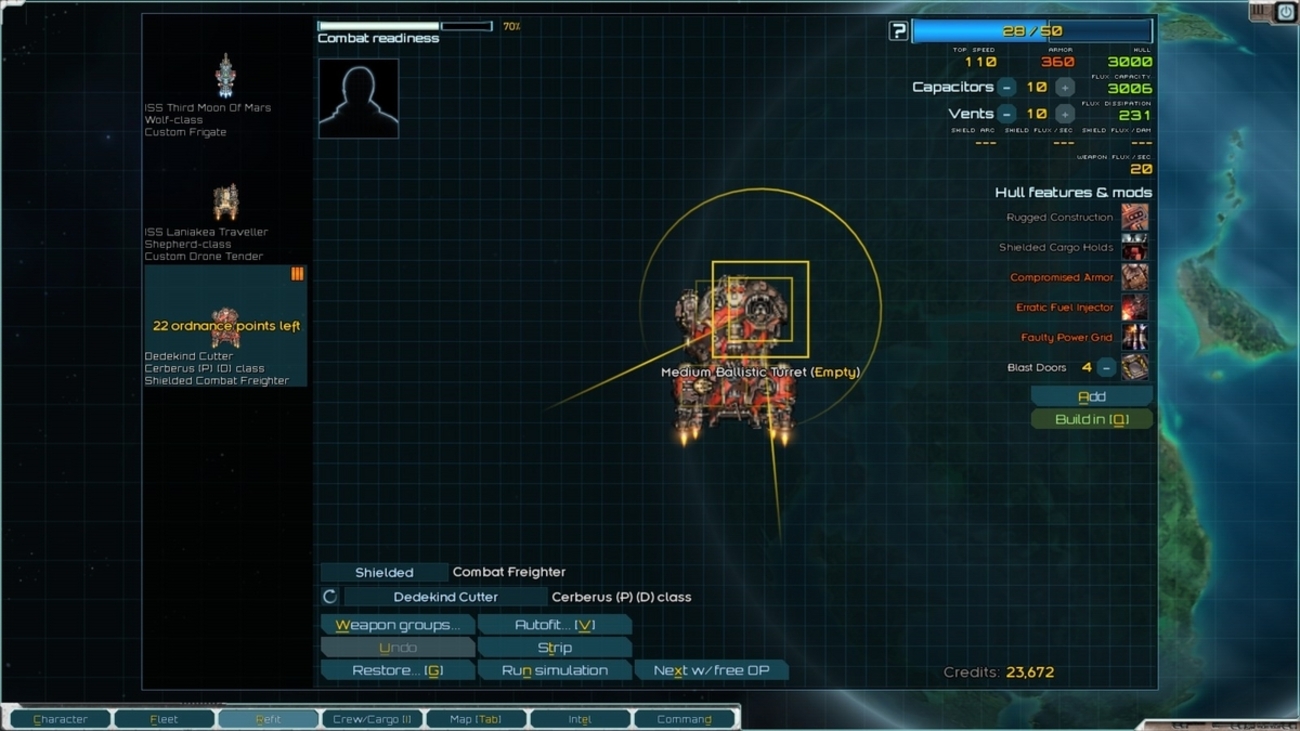Remove the Blast Doors hull mod
This screenshot has width=1300, height=731.
(1106, 368)
